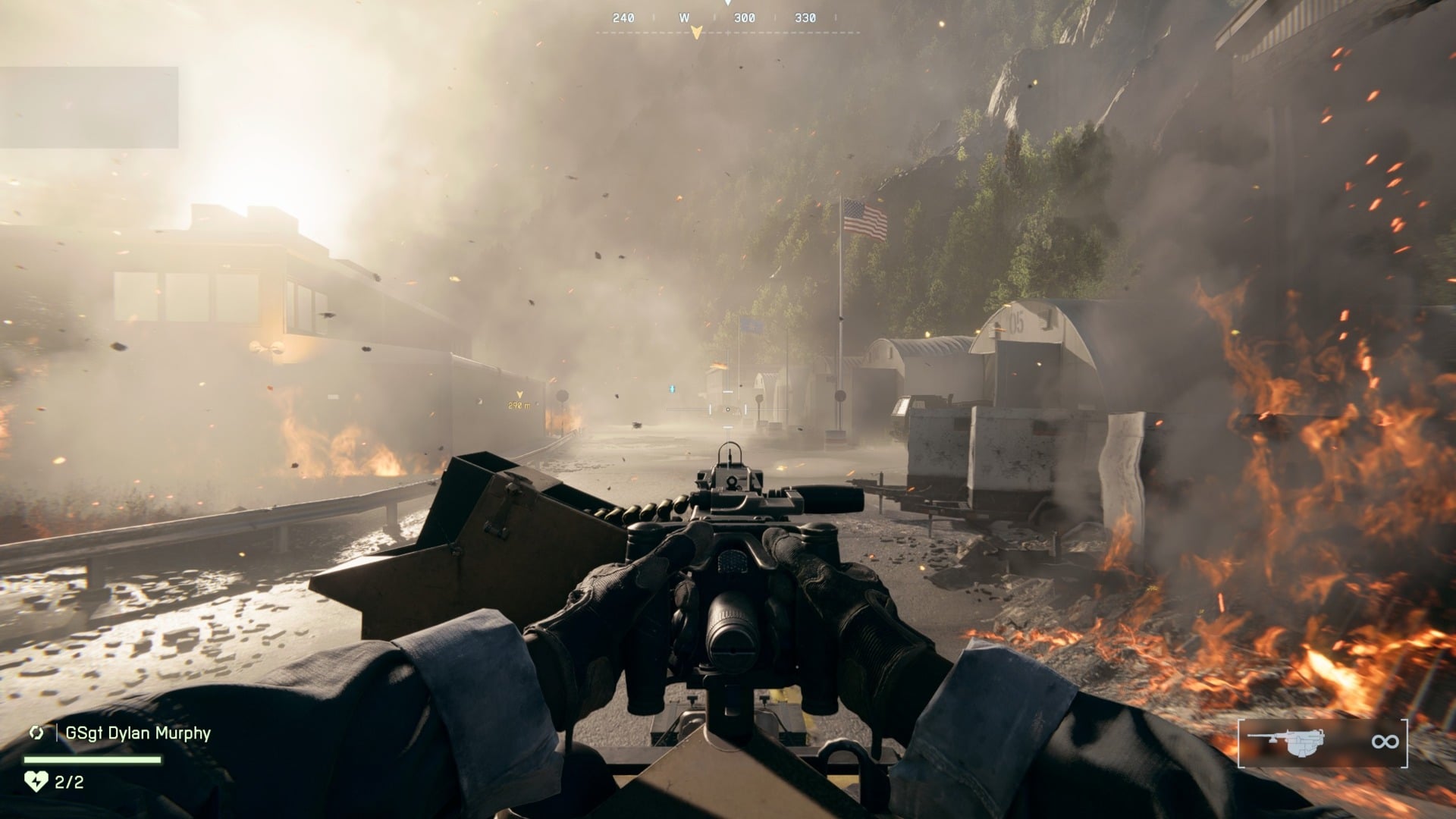The height and width of the screenshot is (819, 1456).
Task: Click the yellow objective chevron on the compass
Action: tap(697, 32)
